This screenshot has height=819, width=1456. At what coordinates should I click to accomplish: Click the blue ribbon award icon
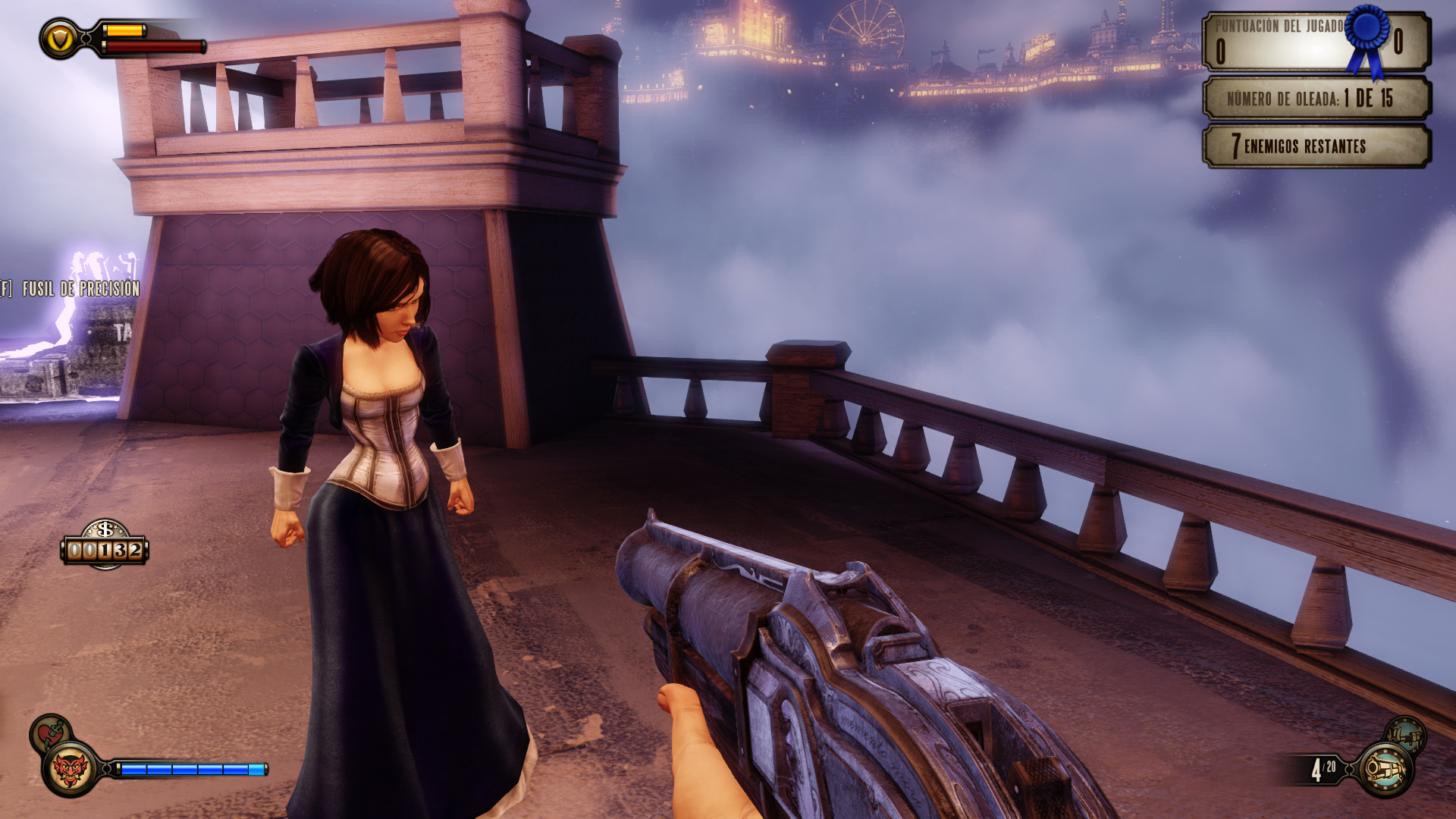[x=1368, y=39]
